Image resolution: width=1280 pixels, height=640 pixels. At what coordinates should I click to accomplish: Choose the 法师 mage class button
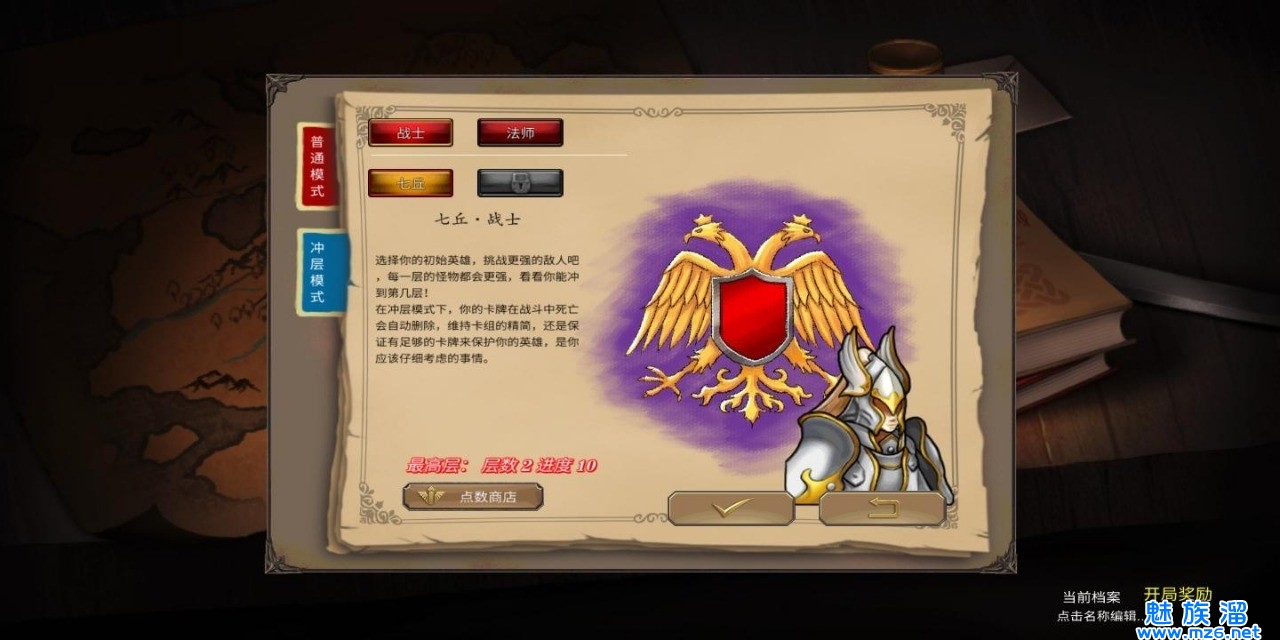[x=520, y=133]
